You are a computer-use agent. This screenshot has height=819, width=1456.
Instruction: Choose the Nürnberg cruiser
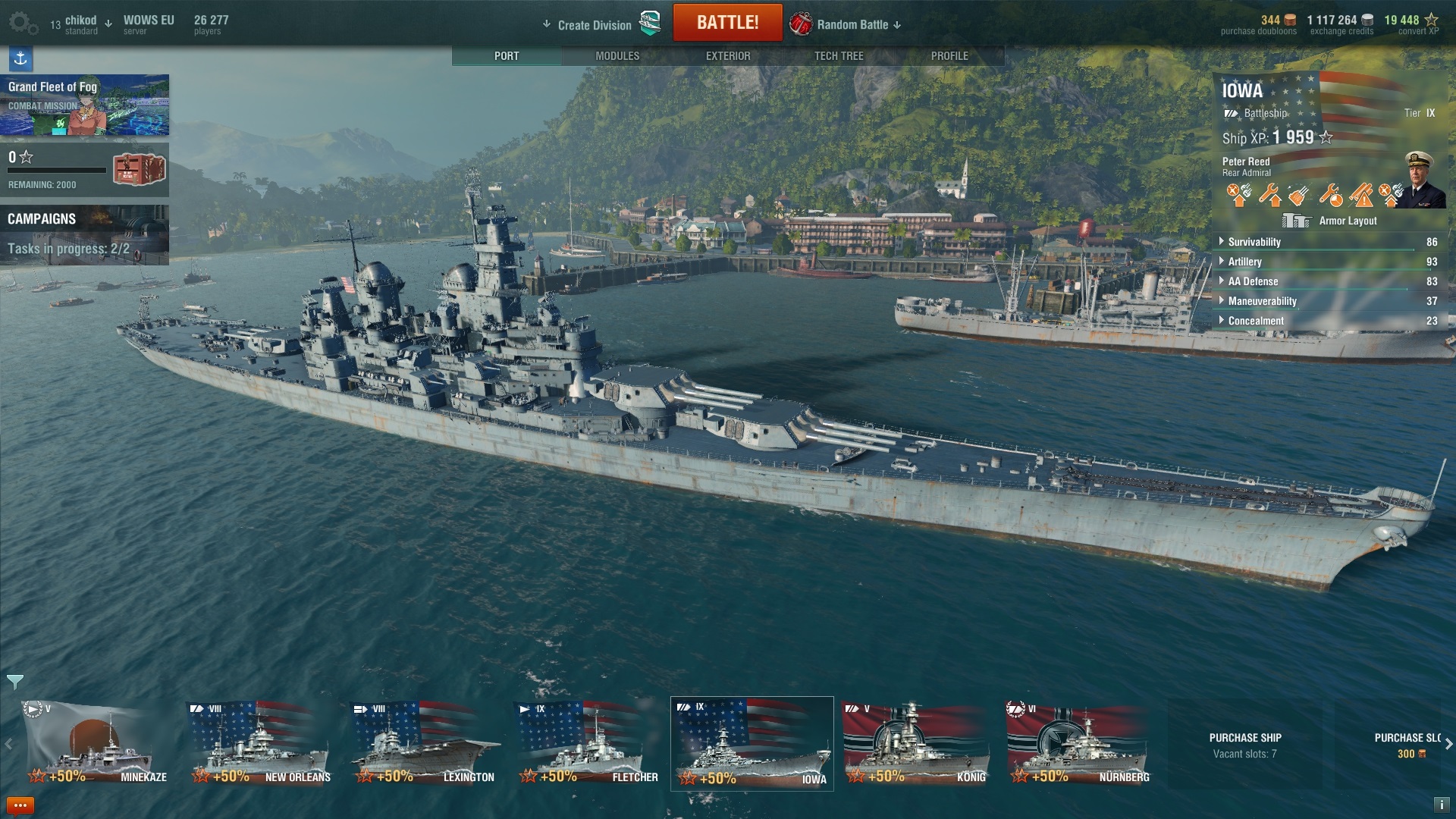pyautogui.click(x=1080, y=743)
